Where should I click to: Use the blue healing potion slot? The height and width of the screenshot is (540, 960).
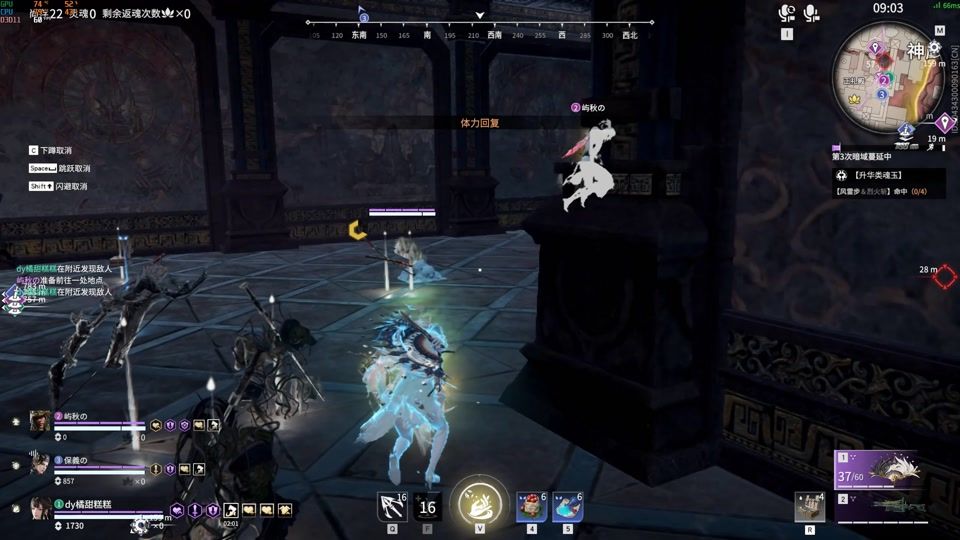click(567, 507)
